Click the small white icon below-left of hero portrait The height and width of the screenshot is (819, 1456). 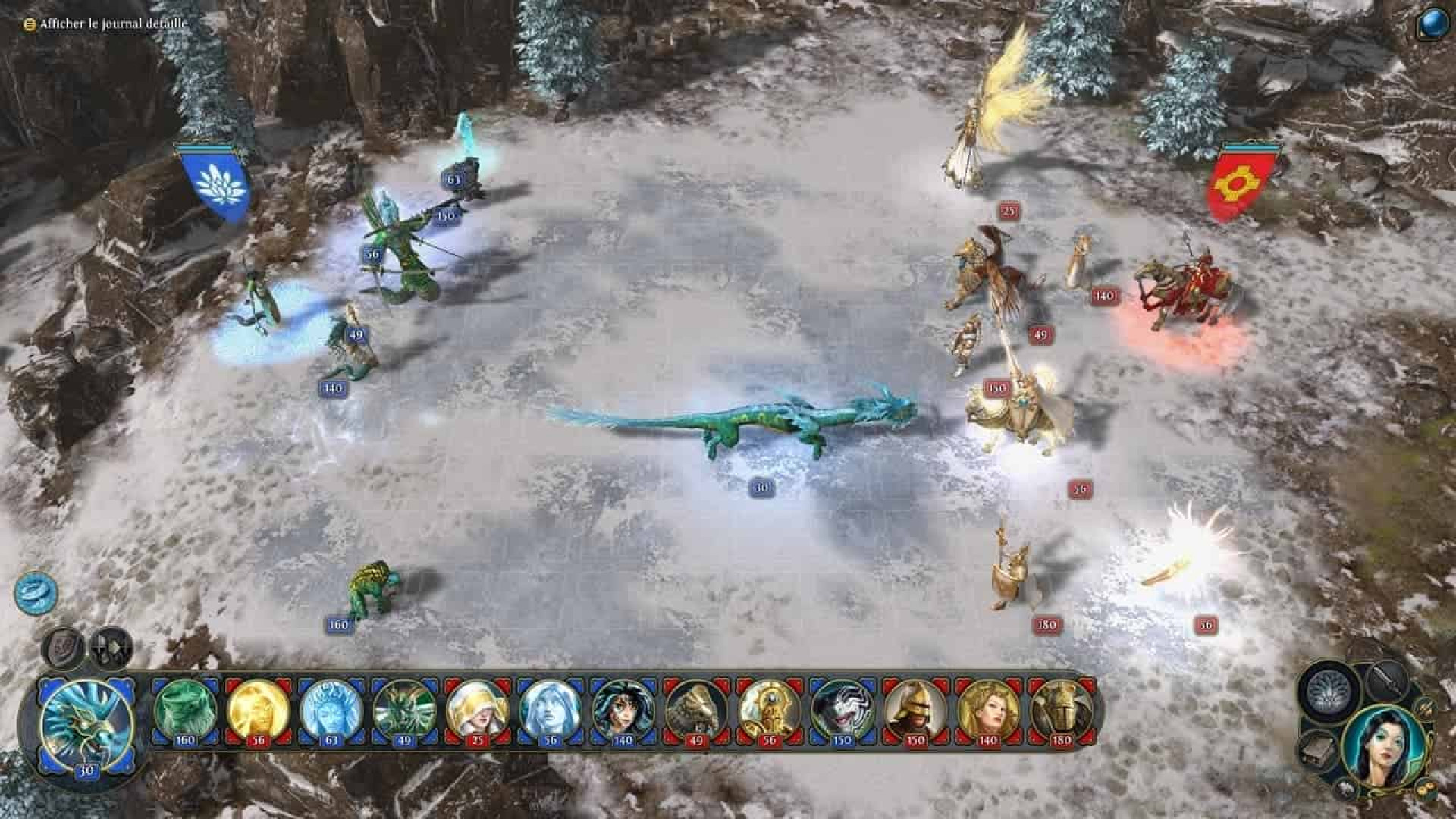[x=1345, y=791]
